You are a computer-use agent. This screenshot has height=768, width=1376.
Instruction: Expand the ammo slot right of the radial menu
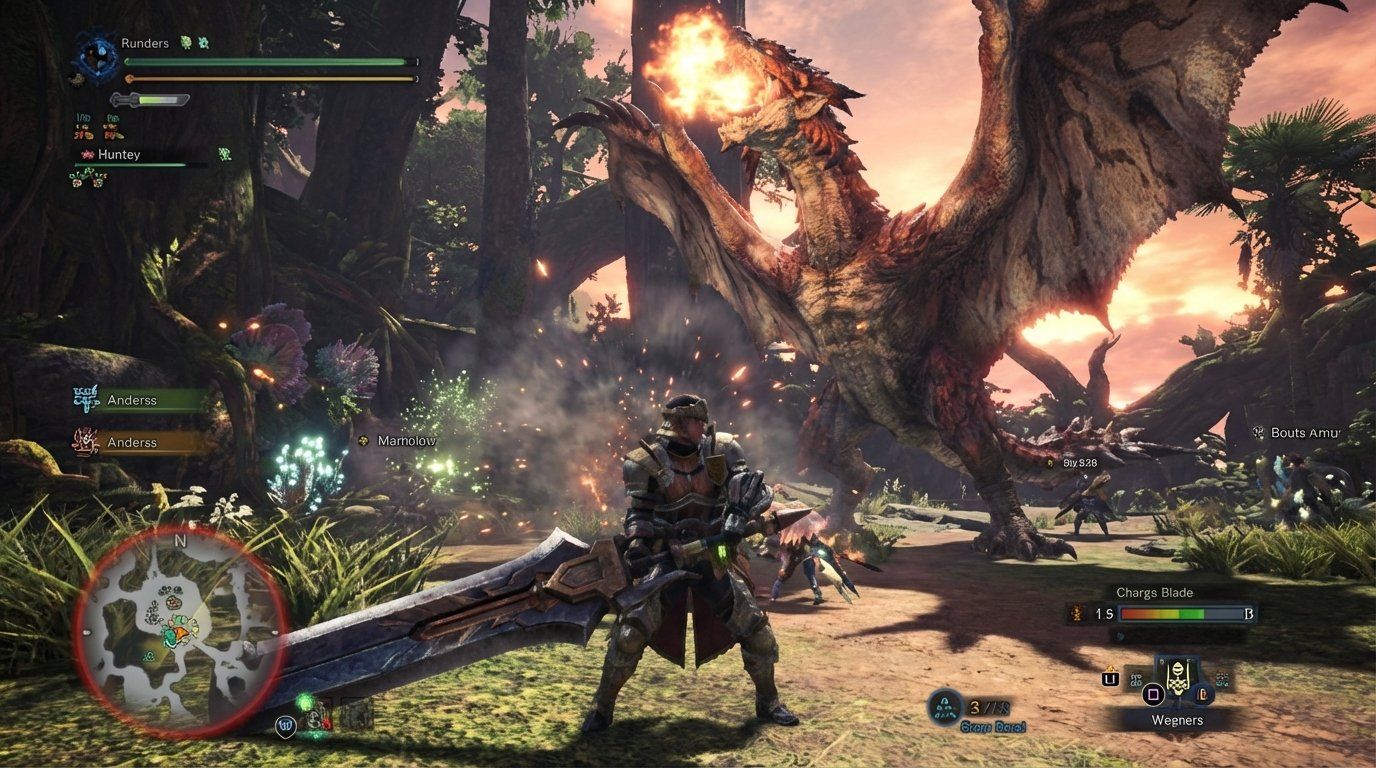pyautogui.click(x=1203, y=695)
